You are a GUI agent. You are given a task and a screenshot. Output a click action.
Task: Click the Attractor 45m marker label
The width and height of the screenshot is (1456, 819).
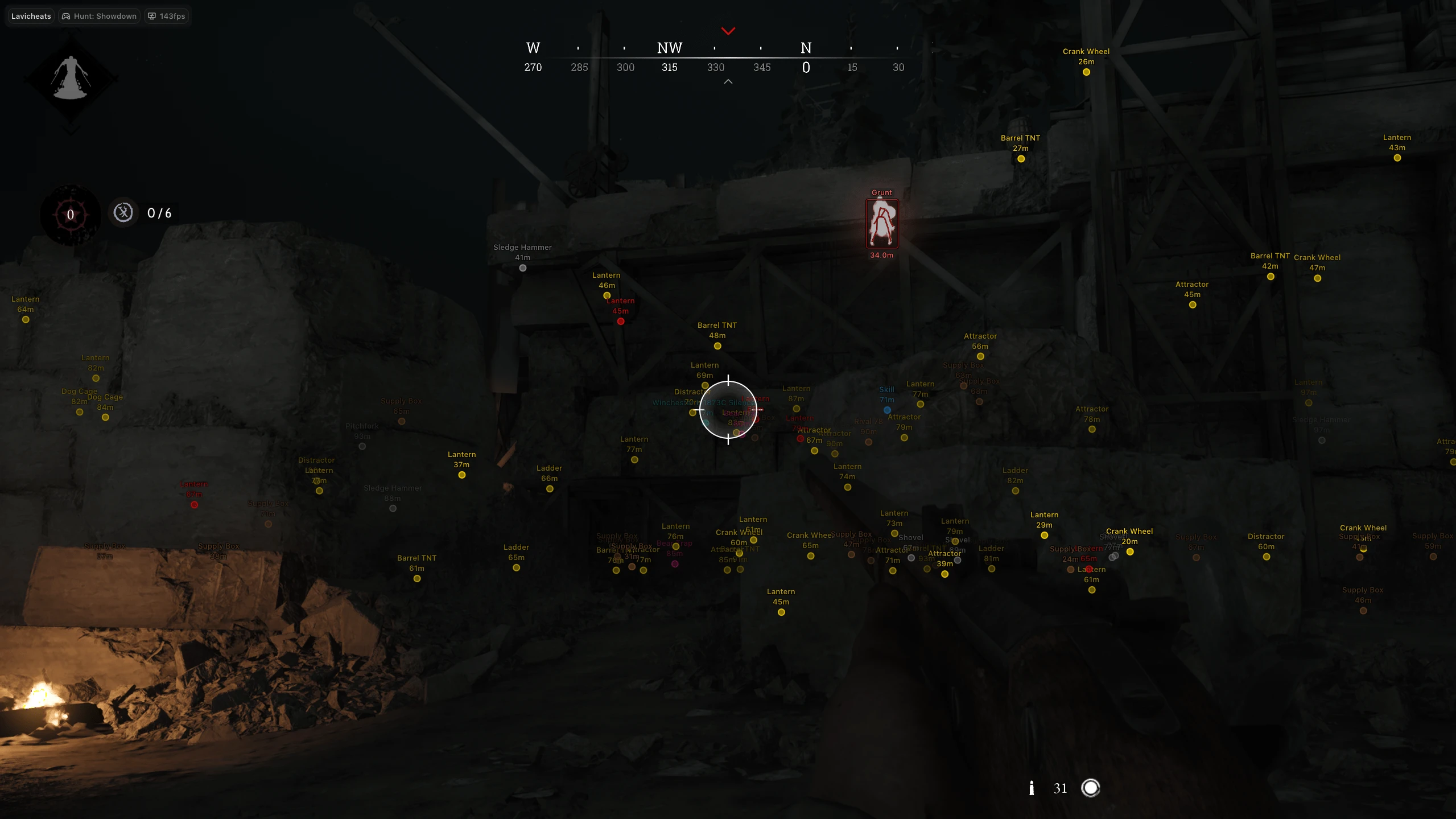[x=1191, y=284]
